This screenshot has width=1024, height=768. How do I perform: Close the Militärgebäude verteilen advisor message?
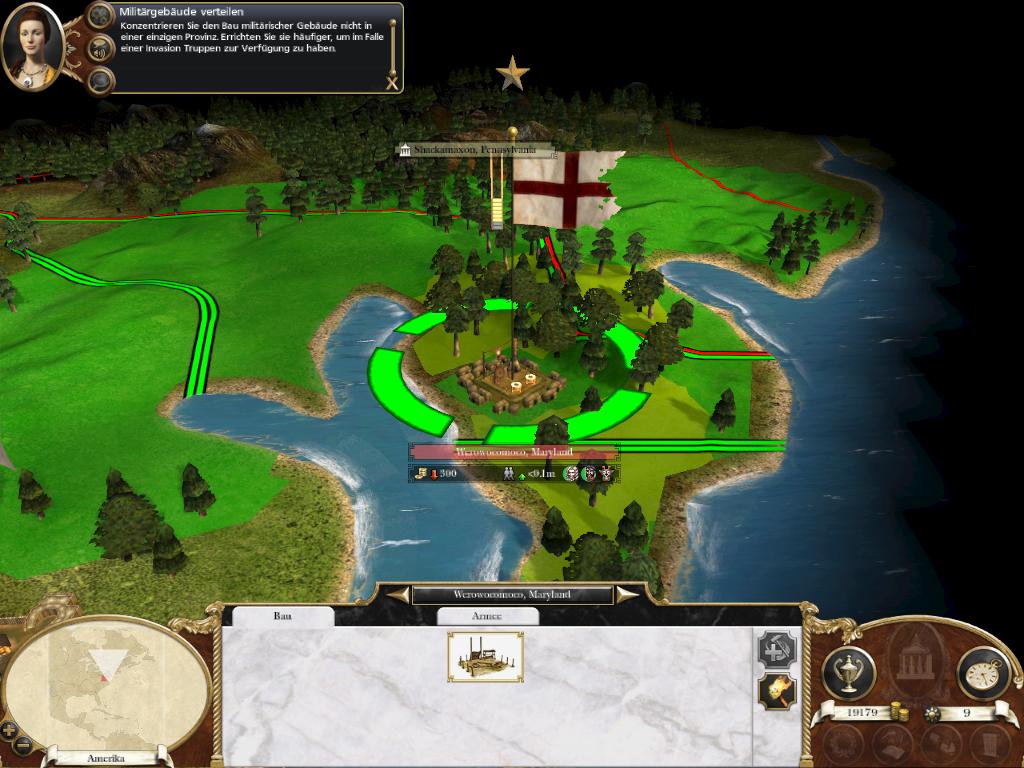[x=391, y=83]
